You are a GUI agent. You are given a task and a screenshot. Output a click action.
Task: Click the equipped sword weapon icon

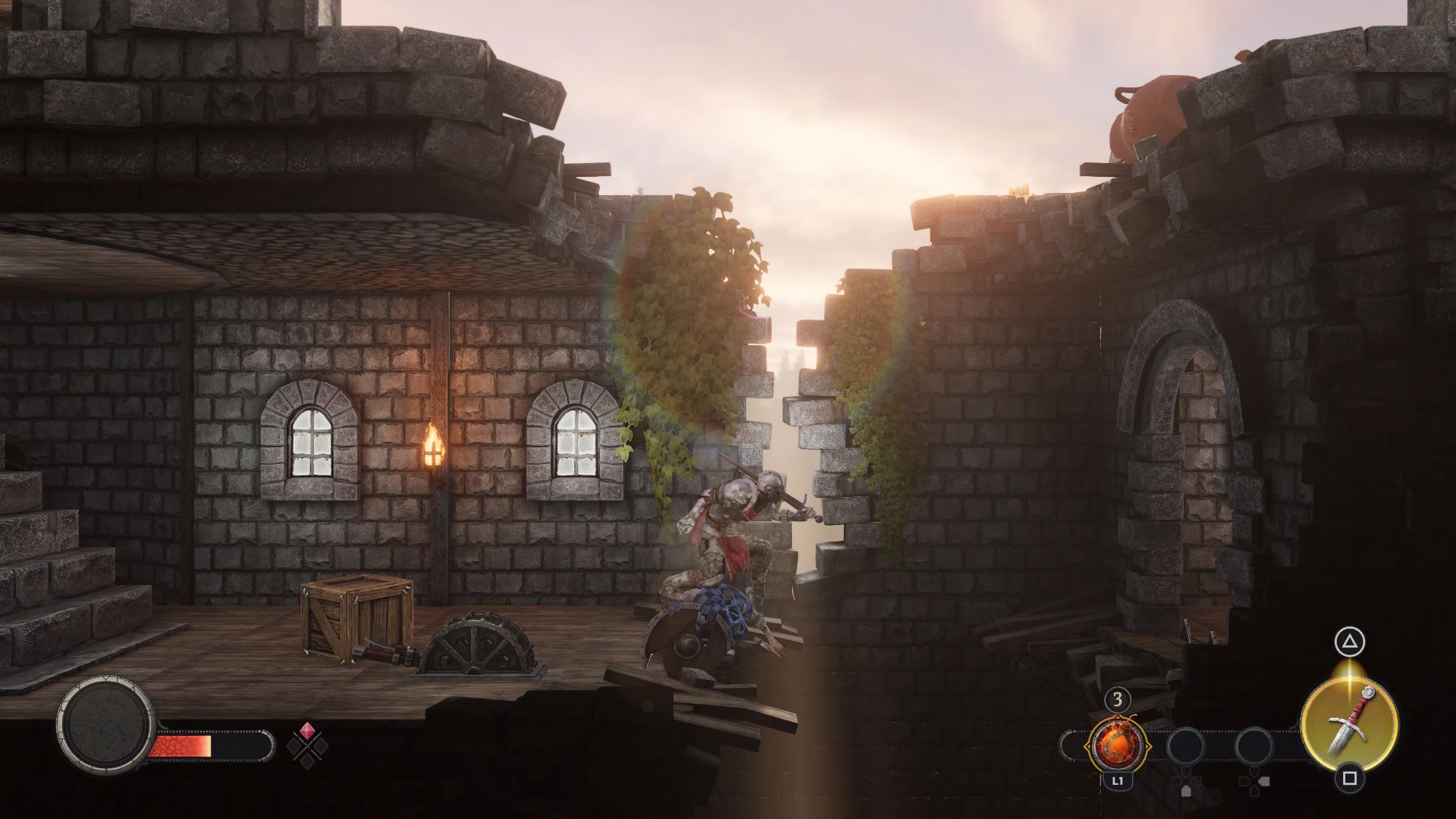click(x=1348, y=719)
